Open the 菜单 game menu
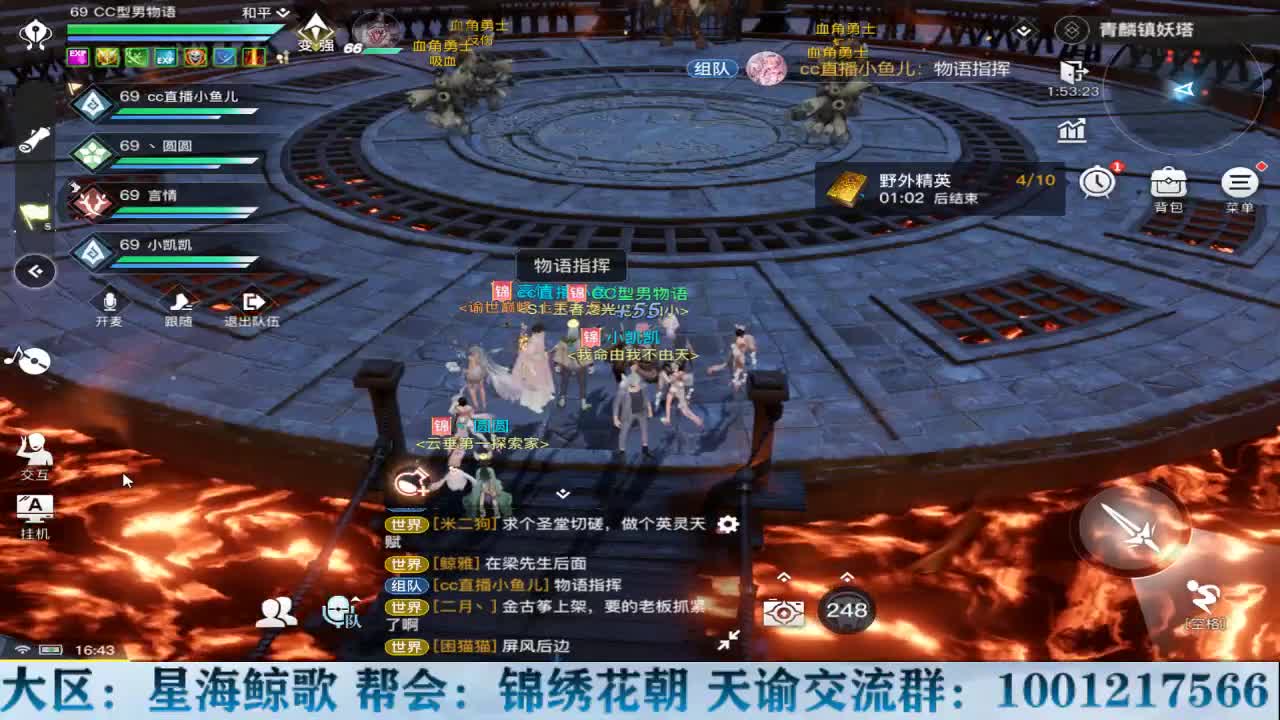 [x=1240, y=182]
